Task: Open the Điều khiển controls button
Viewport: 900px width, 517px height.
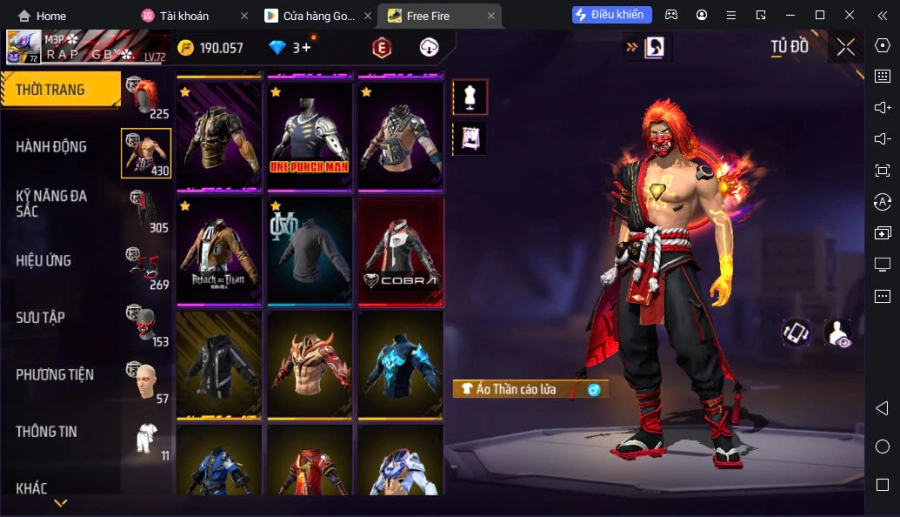Action: 612,15
